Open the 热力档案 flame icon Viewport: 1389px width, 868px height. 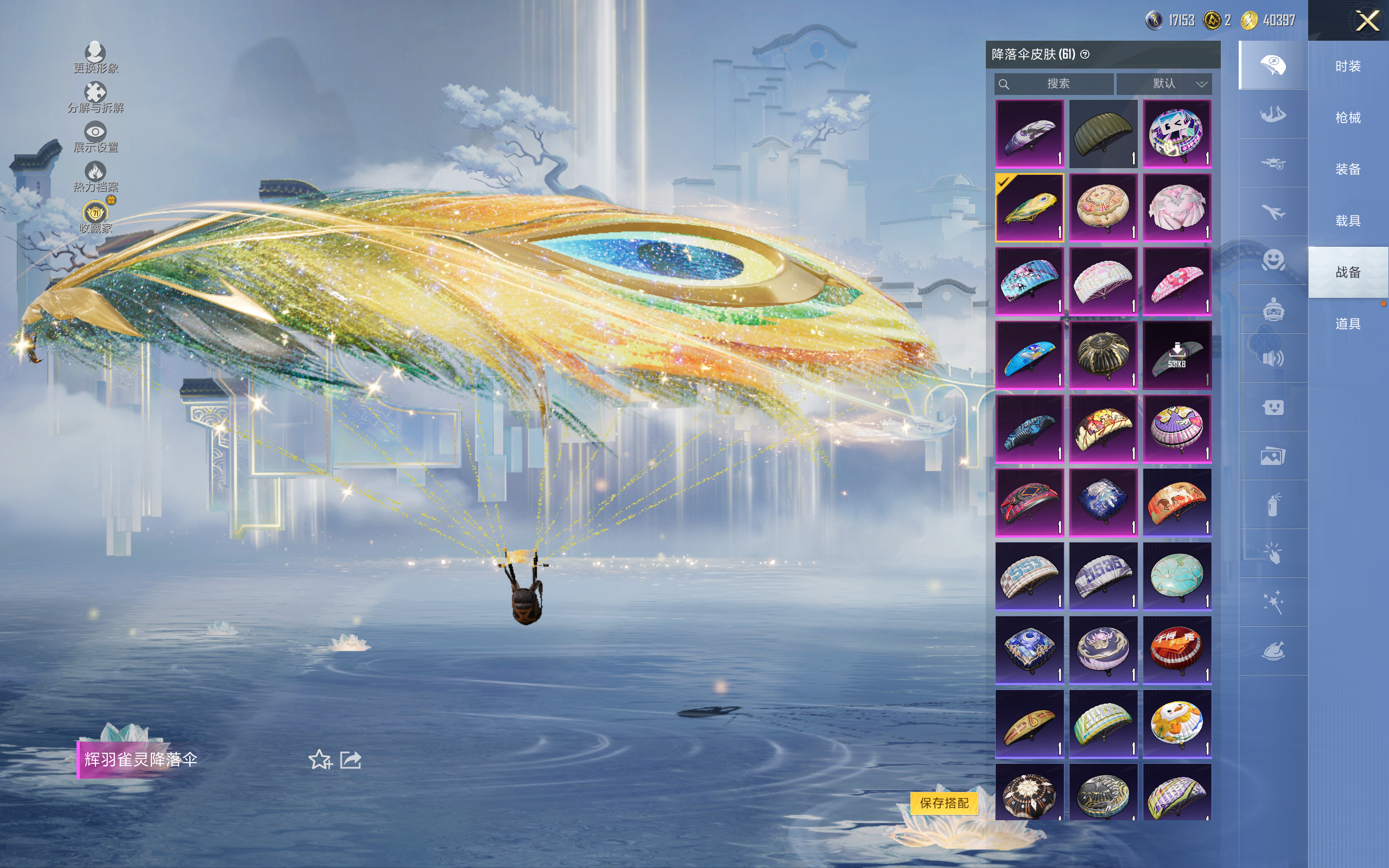pos(95,177)
